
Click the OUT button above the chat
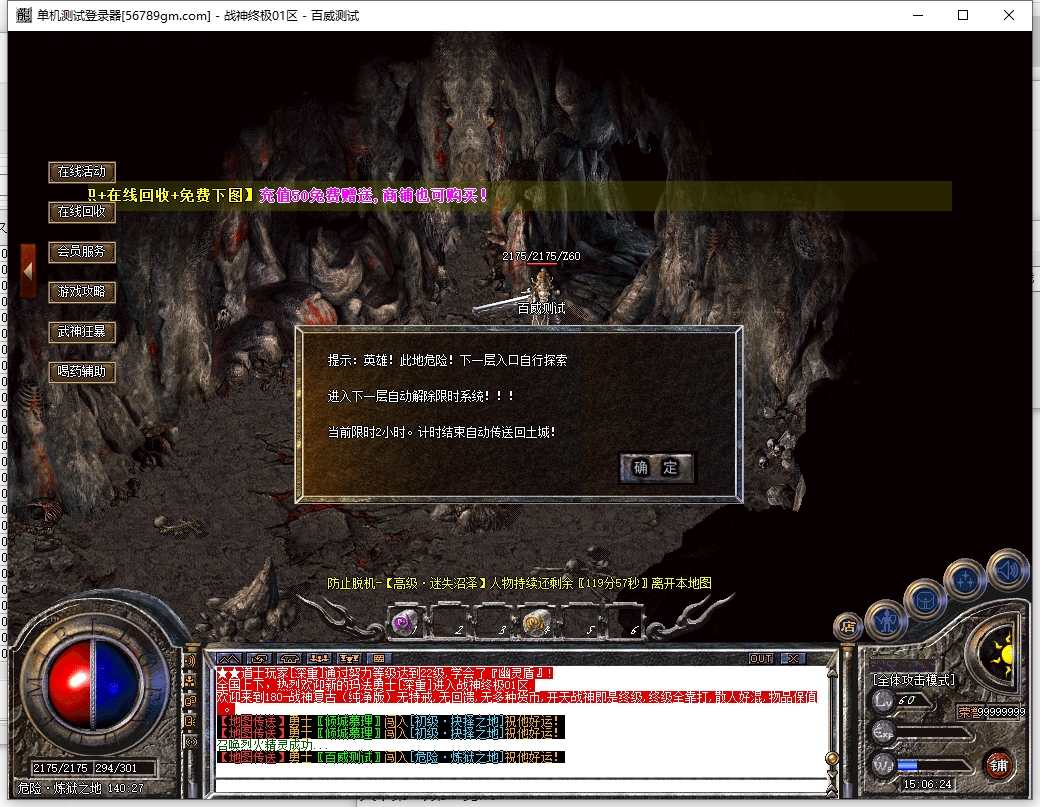point(761,659)
